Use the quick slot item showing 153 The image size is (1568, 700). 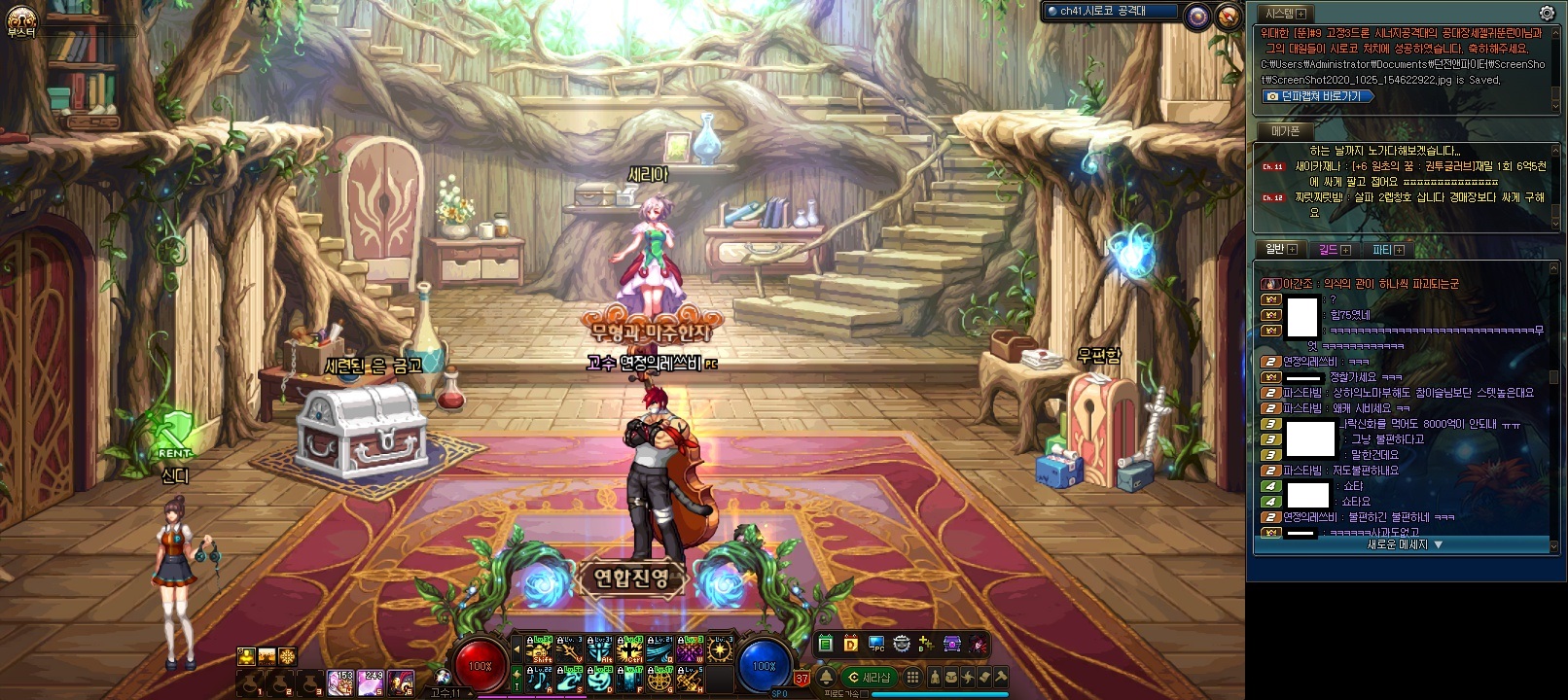pyautogui.click(x=340, y=682)
